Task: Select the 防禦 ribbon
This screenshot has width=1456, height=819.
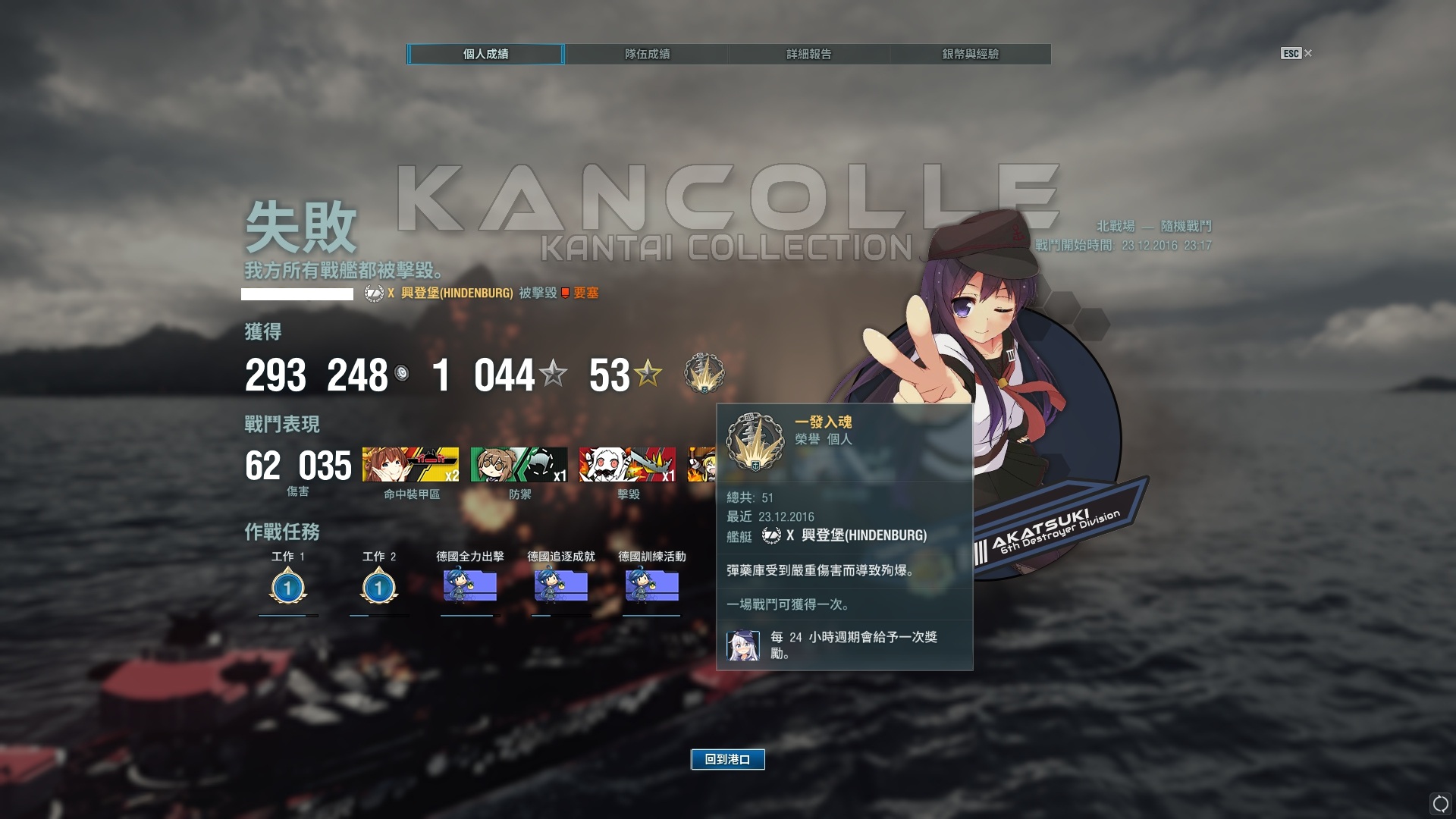Action: [x=519, y=465]
